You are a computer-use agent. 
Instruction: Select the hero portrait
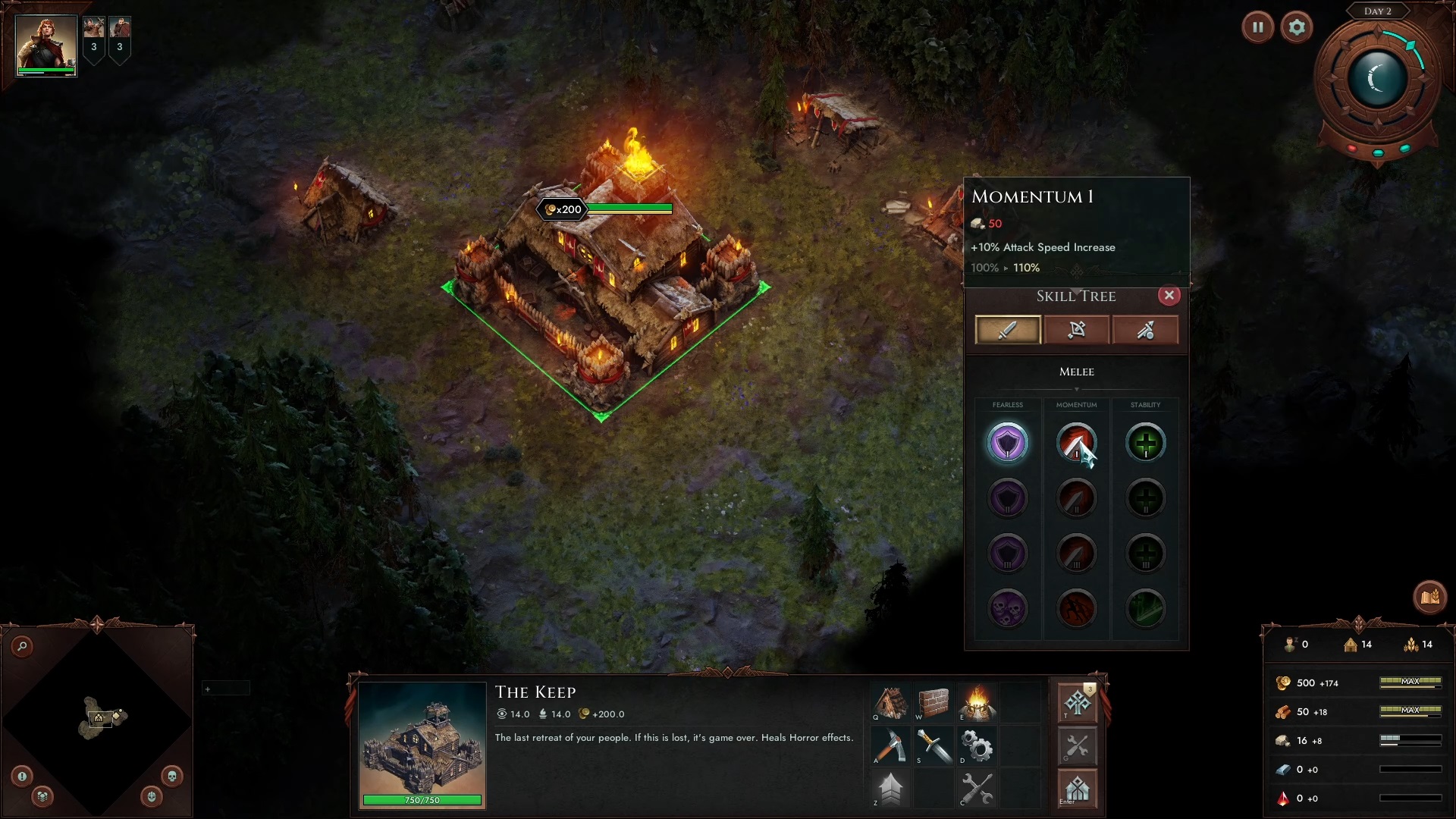[x=46, y=45]
